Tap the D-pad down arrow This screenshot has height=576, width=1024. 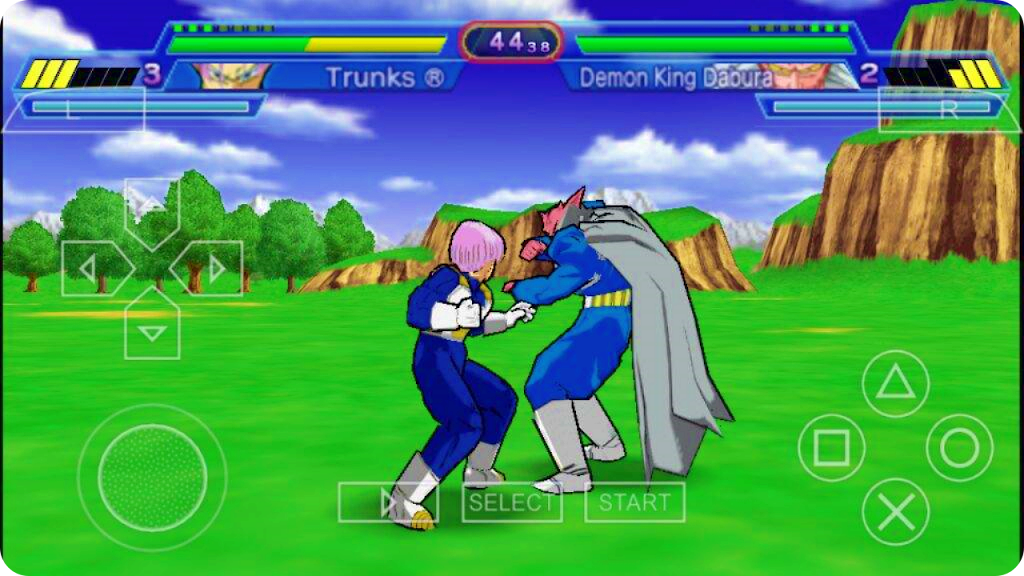click(x=152, y=327)
